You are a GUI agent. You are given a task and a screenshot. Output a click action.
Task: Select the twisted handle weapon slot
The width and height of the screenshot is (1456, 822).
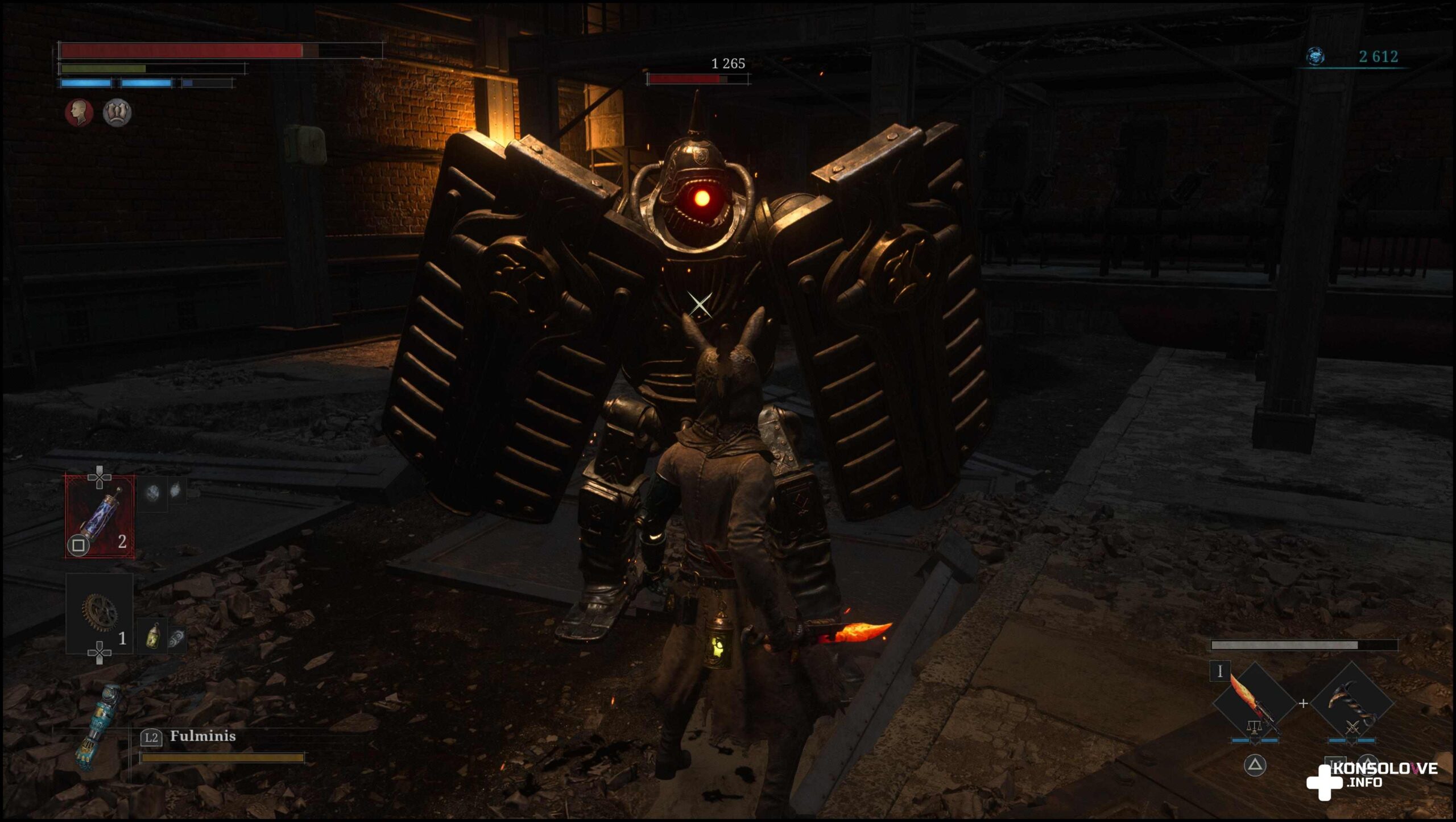coord(1352,703)
